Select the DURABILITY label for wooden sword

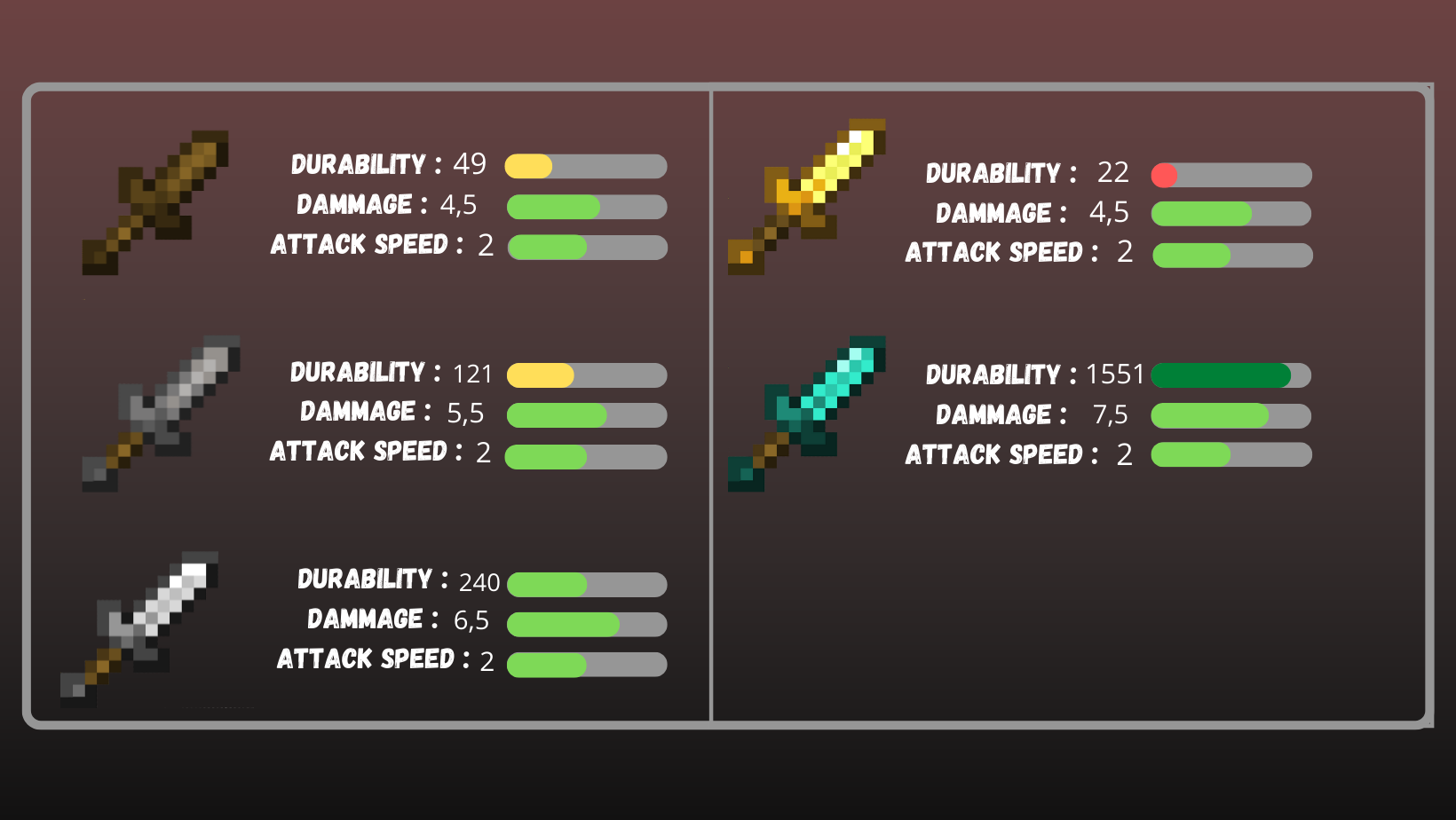click(x=360, y=165)
